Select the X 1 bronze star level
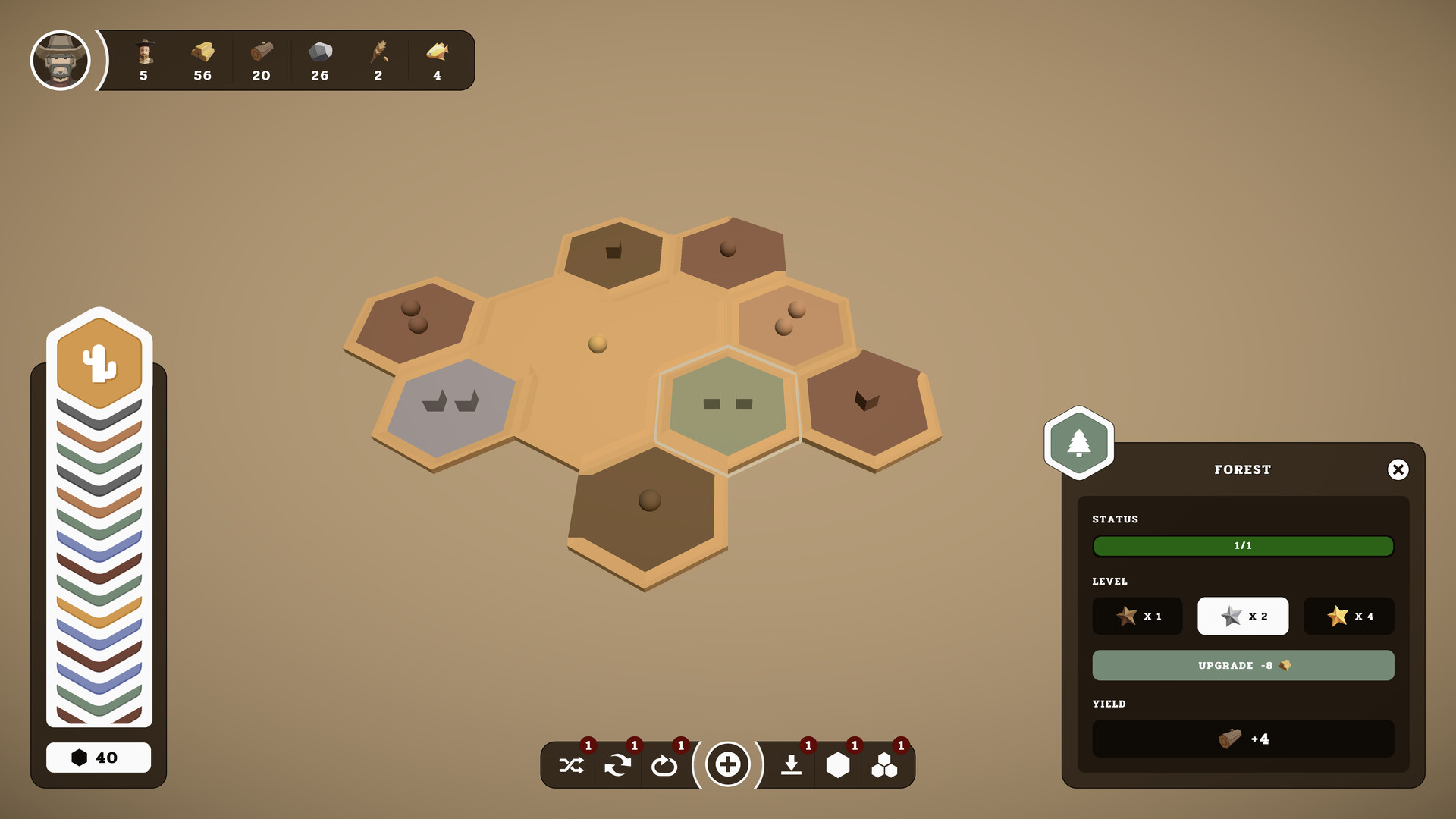The image size is (1456, 819). tap(1137, 616)
